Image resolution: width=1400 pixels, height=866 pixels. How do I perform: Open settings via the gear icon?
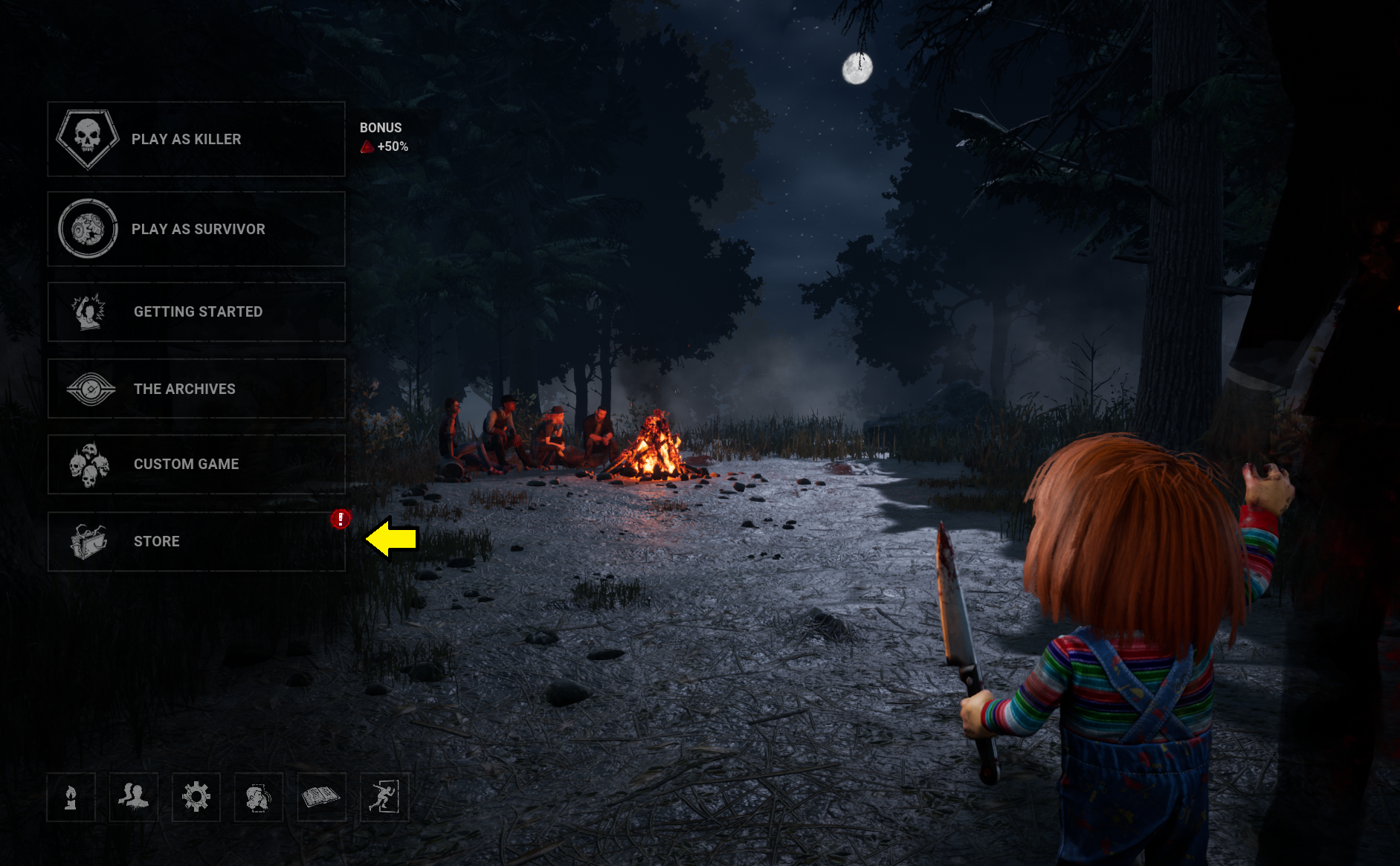tap(196, 798)
